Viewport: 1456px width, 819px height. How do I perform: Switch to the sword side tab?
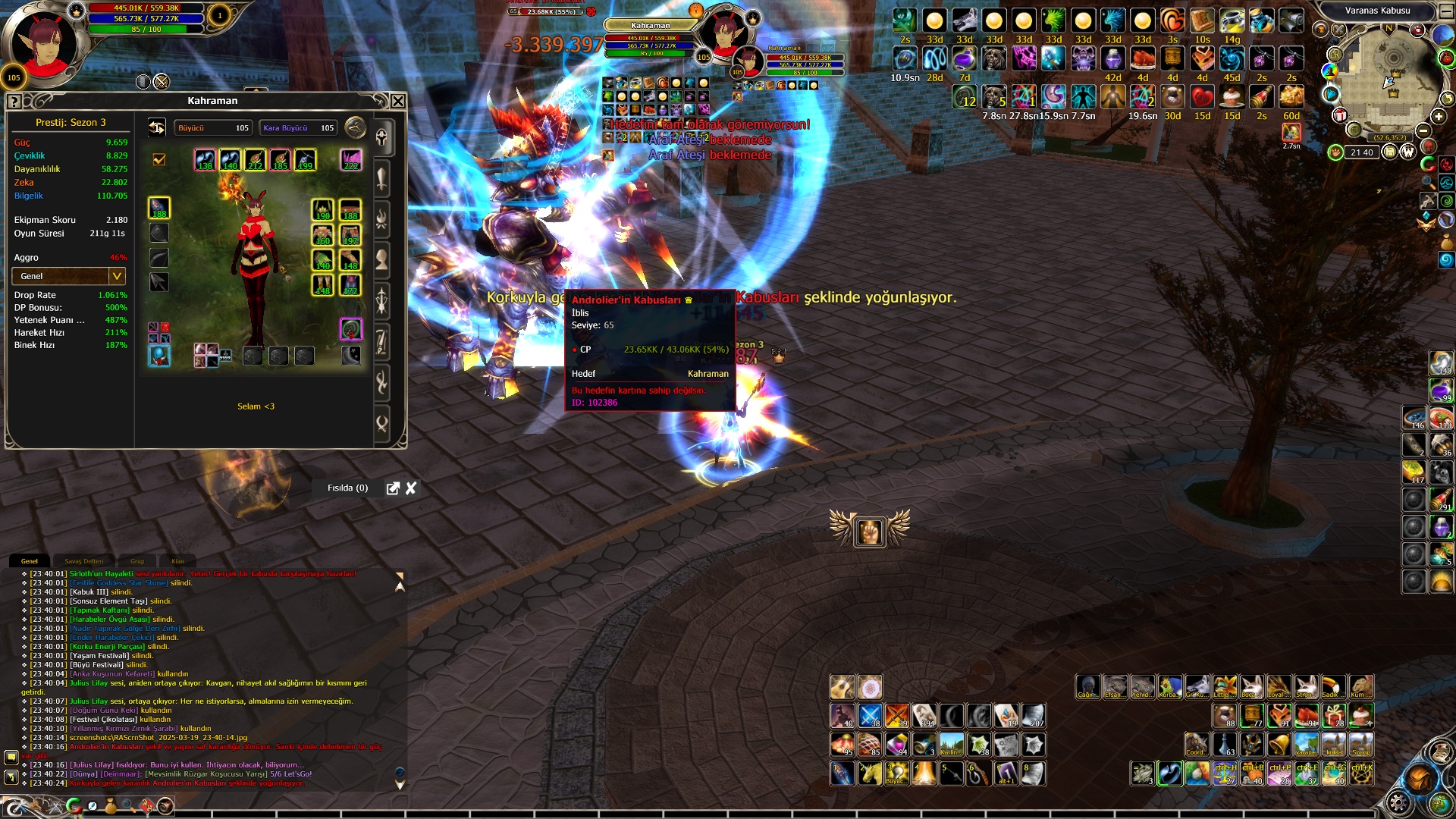[382, 179]
